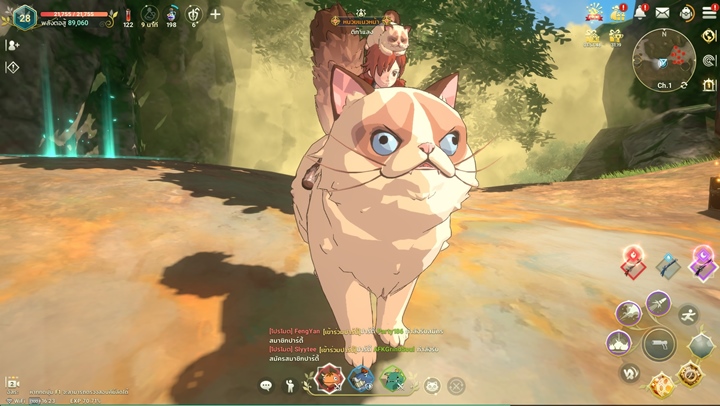
Task: Claim the gift box with red alert
Action: point(618,13)
